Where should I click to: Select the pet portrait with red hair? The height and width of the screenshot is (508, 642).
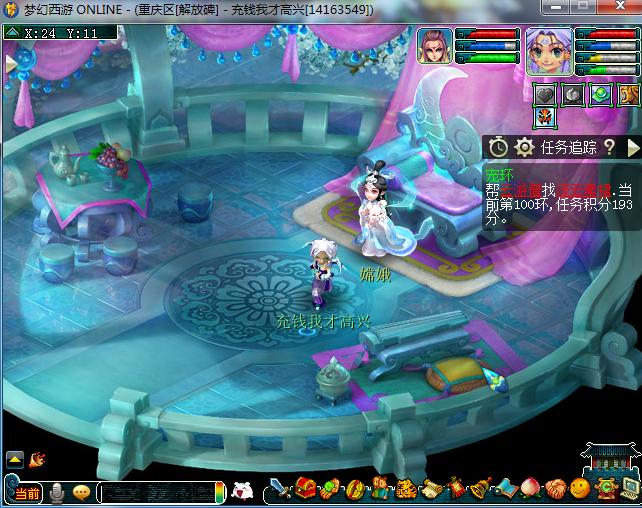tap(435, 47)
